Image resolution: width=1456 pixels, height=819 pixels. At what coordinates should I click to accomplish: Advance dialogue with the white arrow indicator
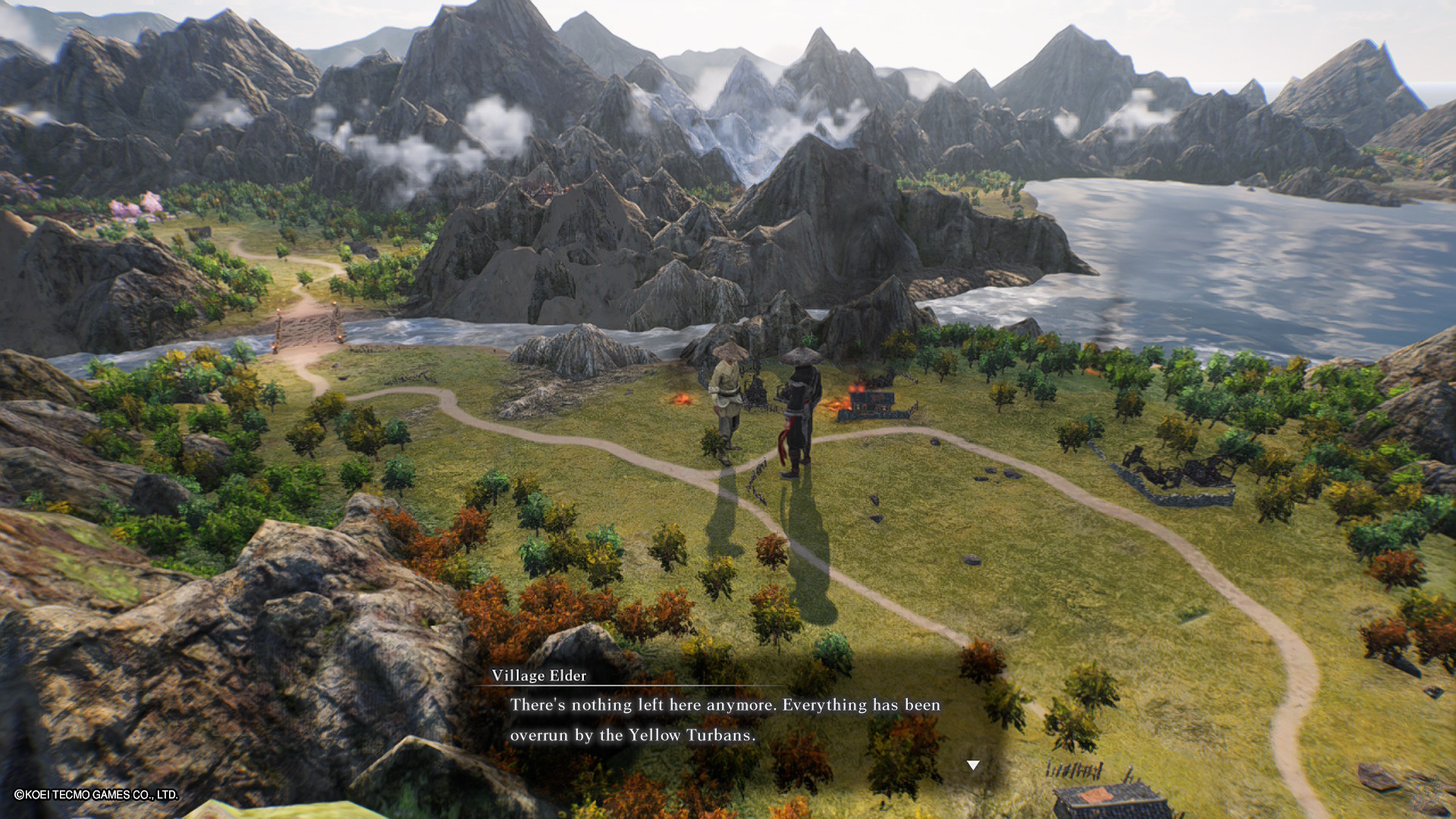point(973,765)
